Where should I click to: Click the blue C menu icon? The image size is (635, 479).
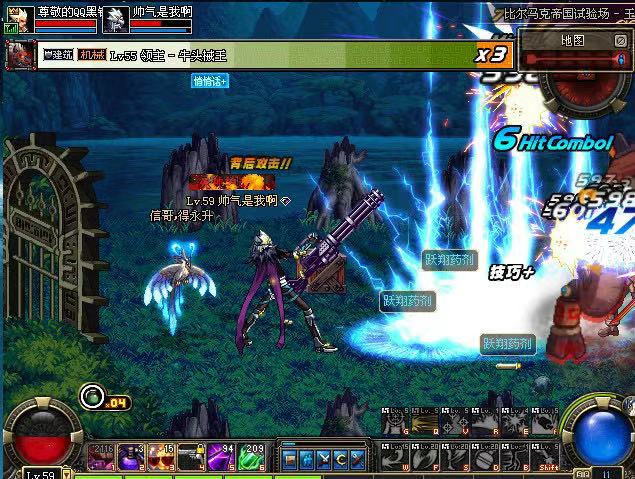pos(340,461)
